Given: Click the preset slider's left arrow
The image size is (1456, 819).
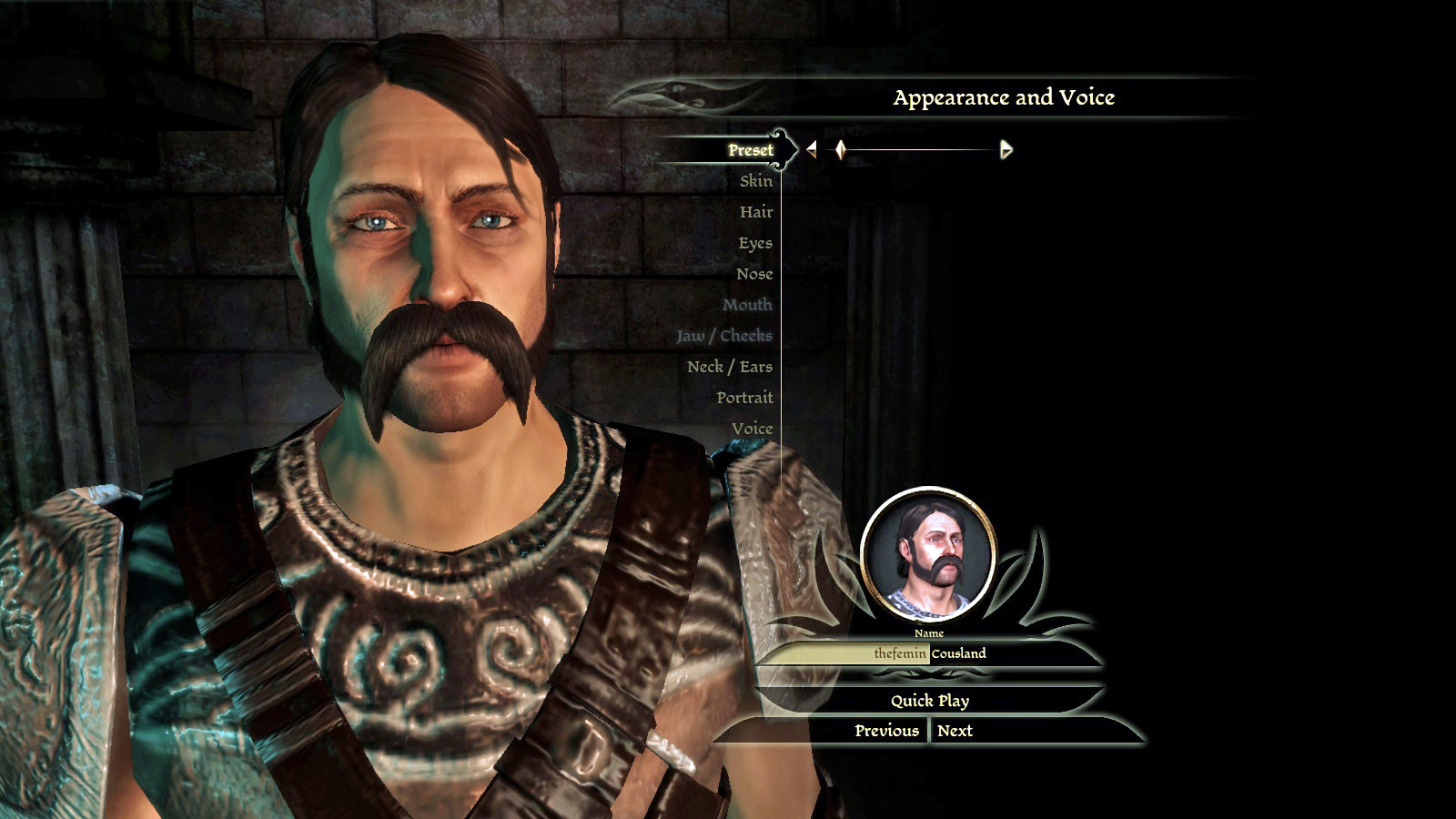Looking at the screenshot, I should point(812,149).
